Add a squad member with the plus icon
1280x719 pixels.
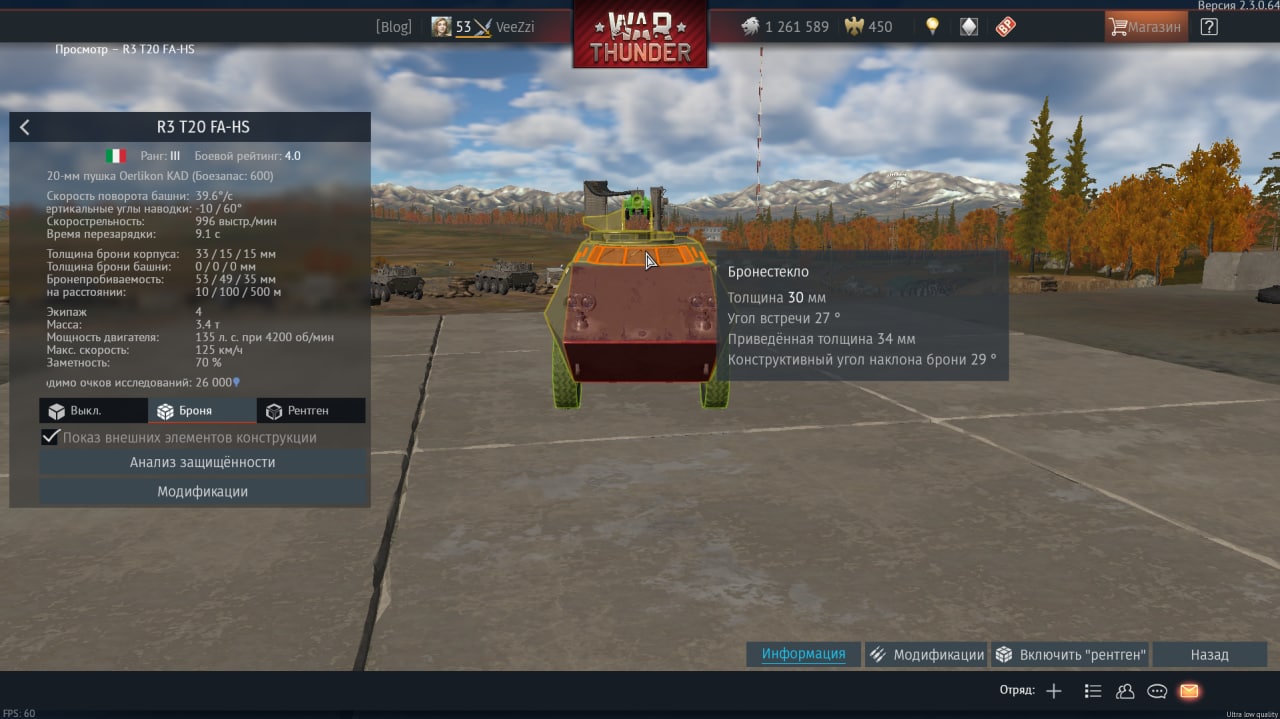pos(1054,691)
